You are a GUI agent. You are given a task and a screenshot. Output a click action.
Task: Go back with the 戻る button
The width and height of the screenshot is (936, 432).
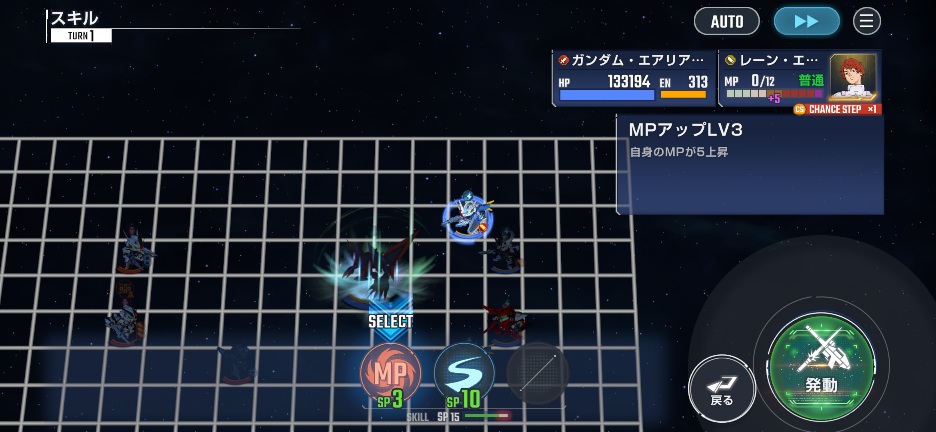pyautogui.click(x=722, y=387)
